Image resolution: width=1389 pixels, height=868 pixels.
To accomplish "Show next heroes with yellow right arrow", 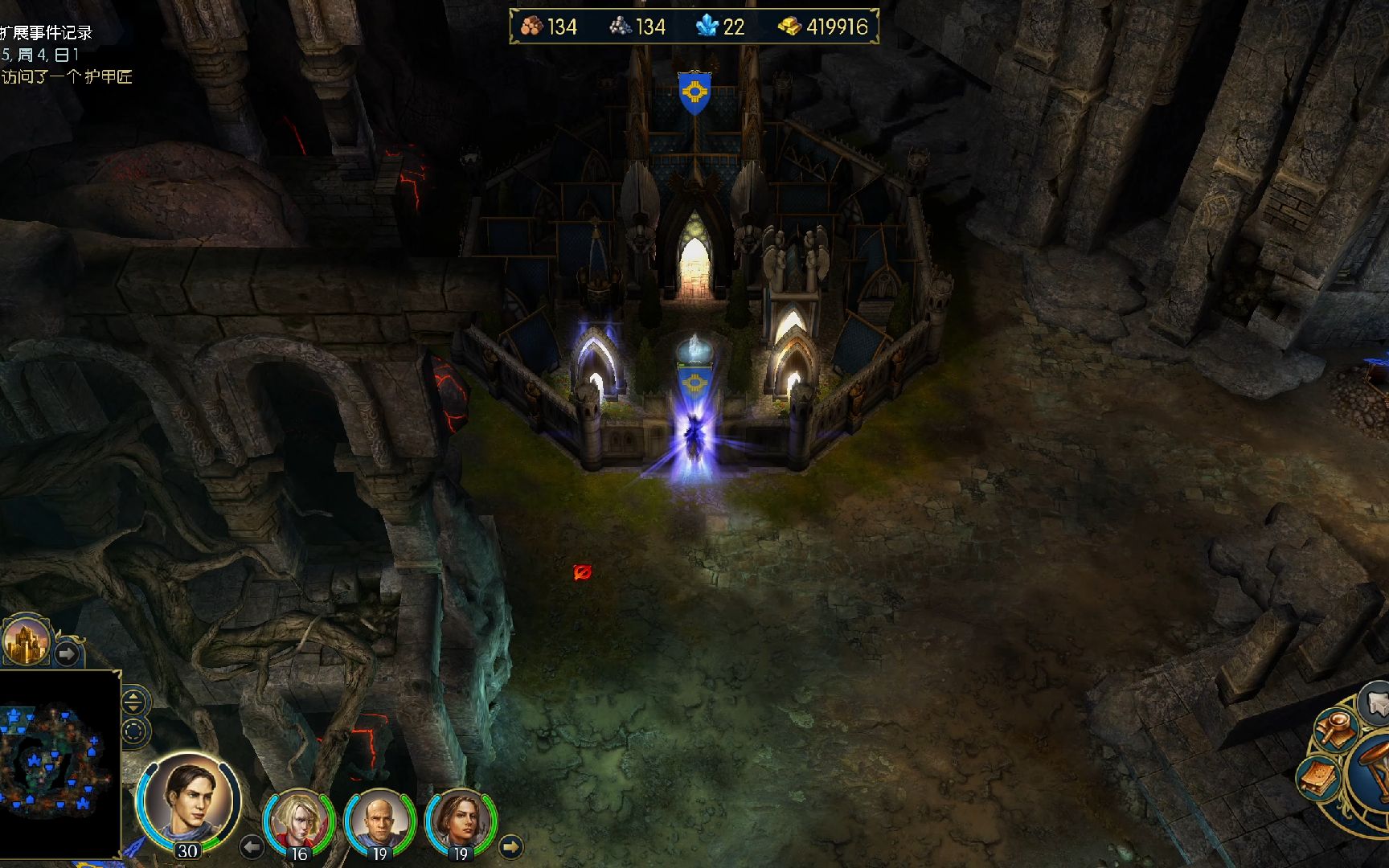I will 511,846.
